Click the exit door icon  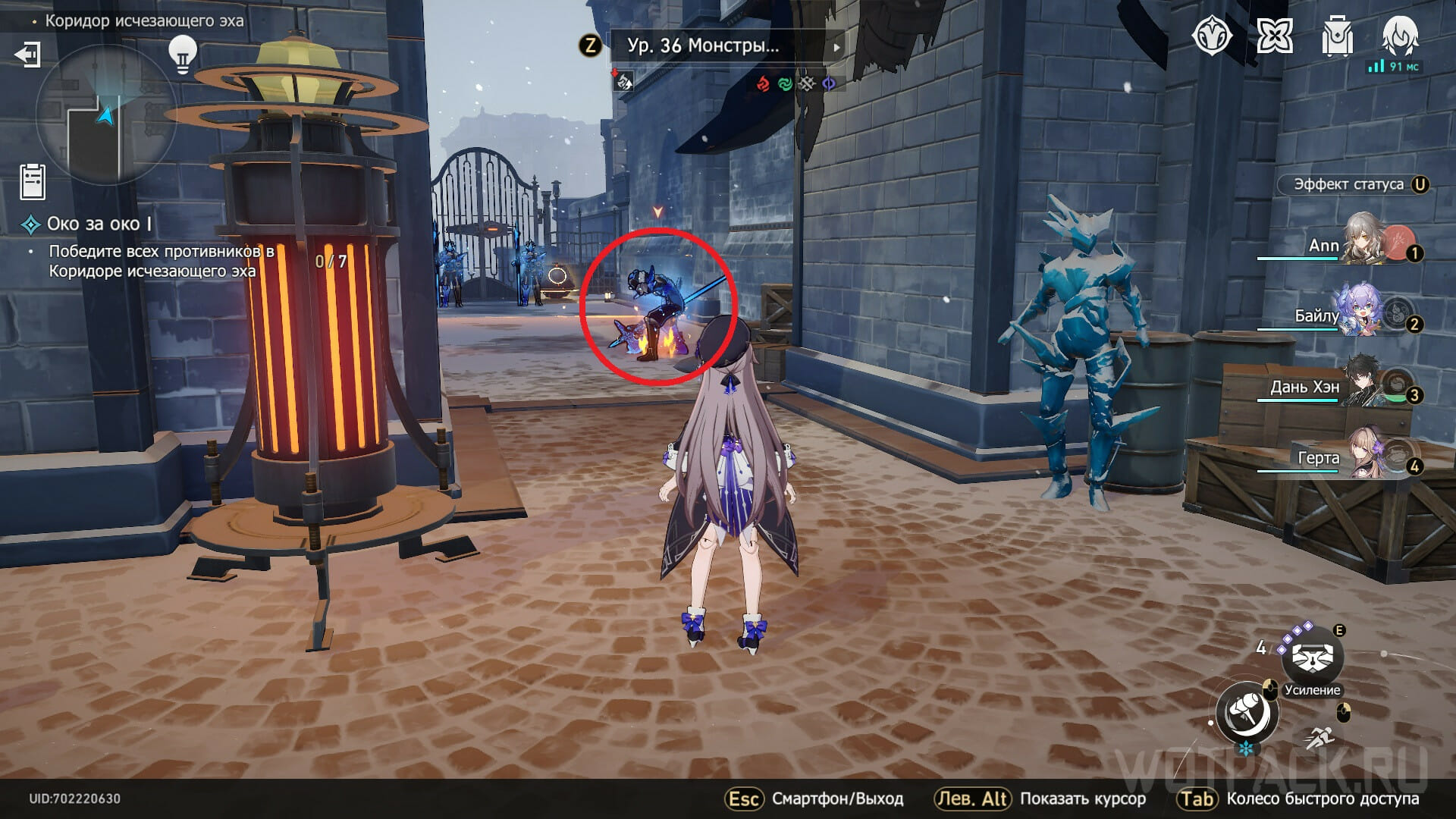(27, 55)
